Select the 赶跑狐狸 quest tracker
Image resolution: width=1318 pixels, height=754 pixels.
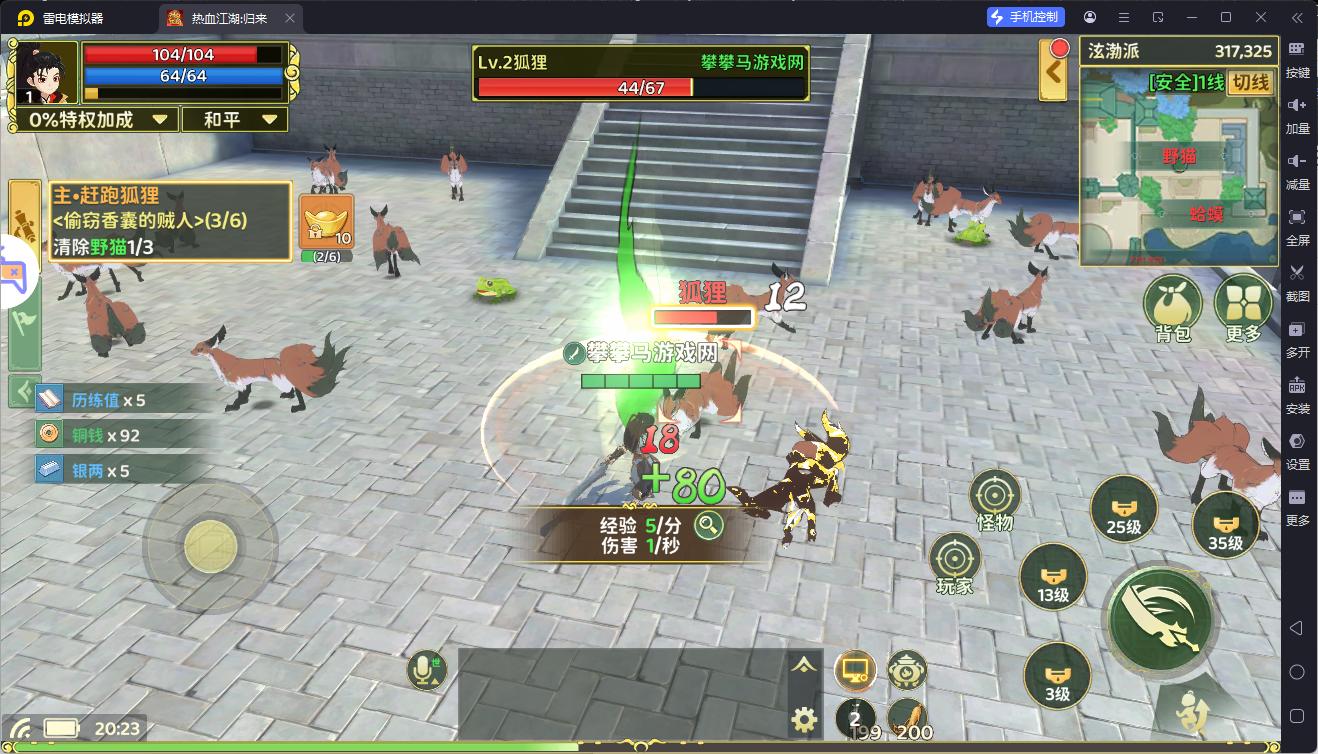tap(150, 220)
